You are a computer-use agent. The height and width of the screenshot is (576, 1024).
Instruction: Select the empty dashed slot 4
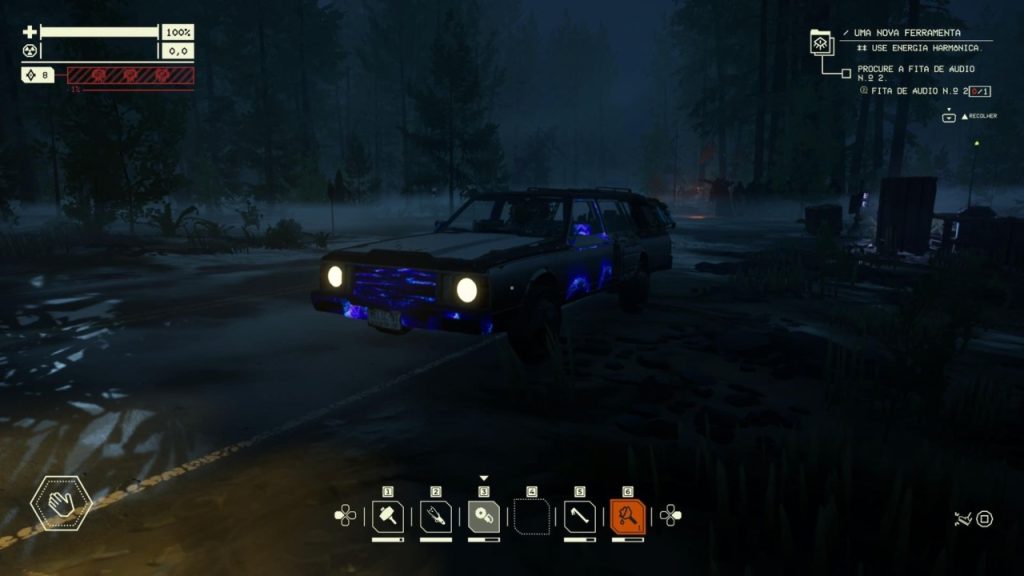[532, 516]
